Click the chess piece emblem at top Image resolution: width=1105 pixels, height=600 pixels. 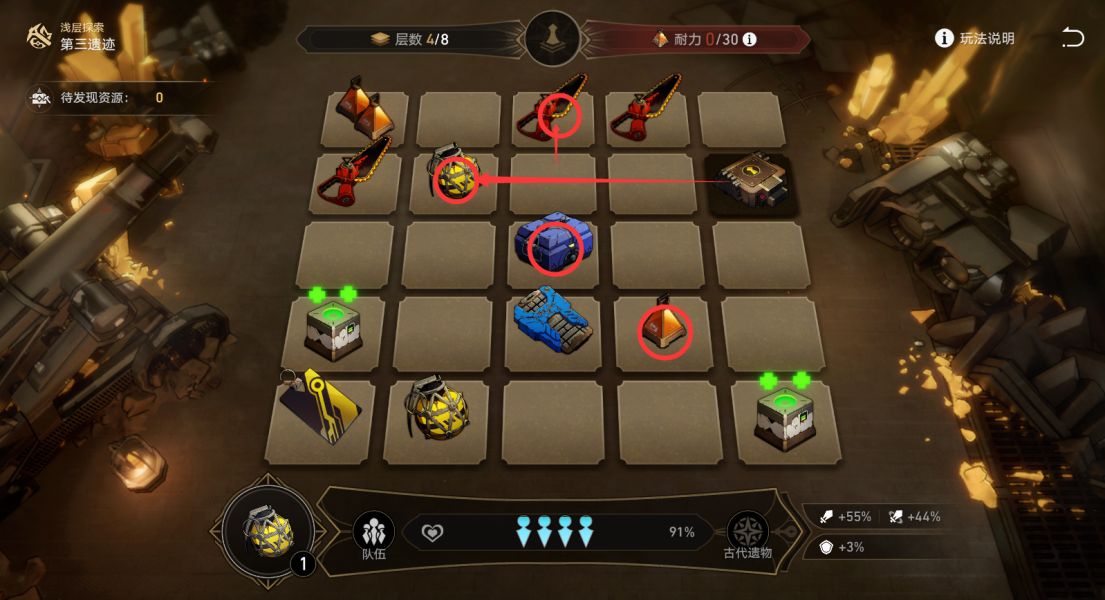pyautogui.click(x=553, y=40)
